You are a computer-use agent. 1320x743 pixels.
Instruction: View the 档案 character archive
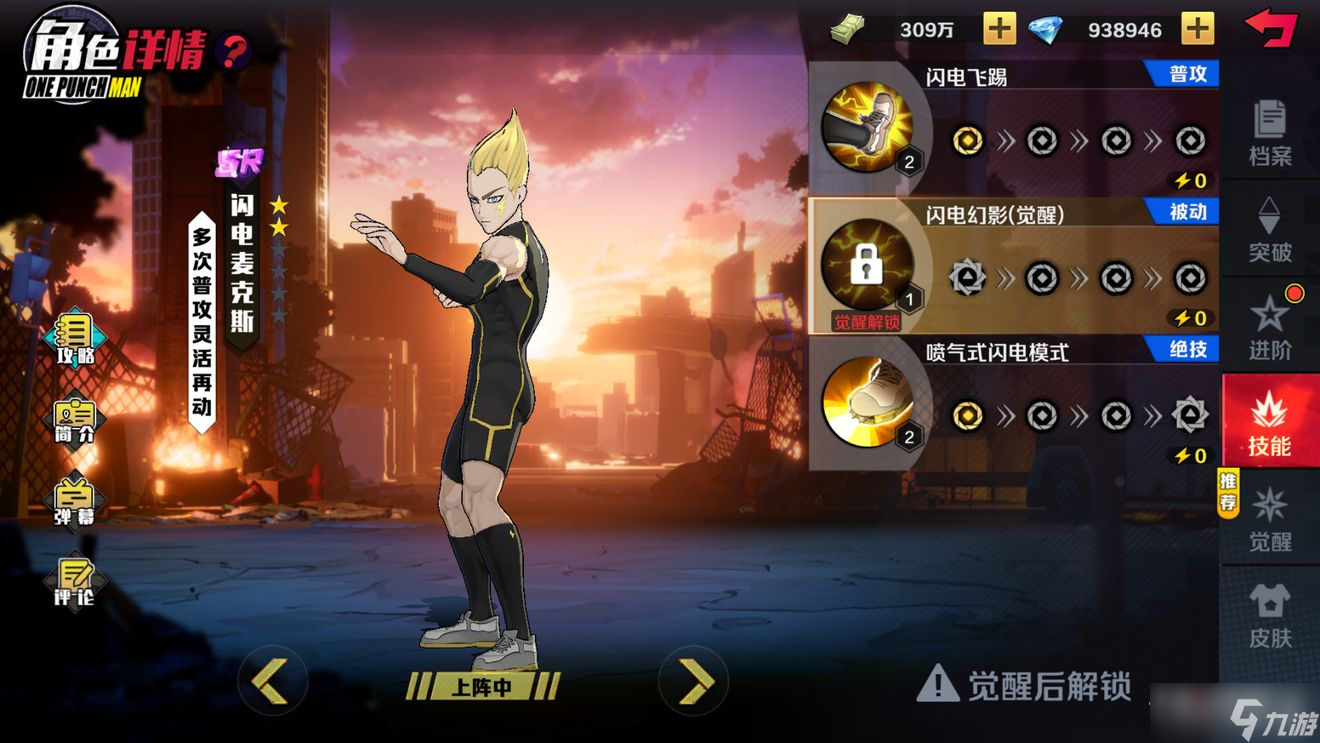pyautogui.click(x=1272, y=130)
